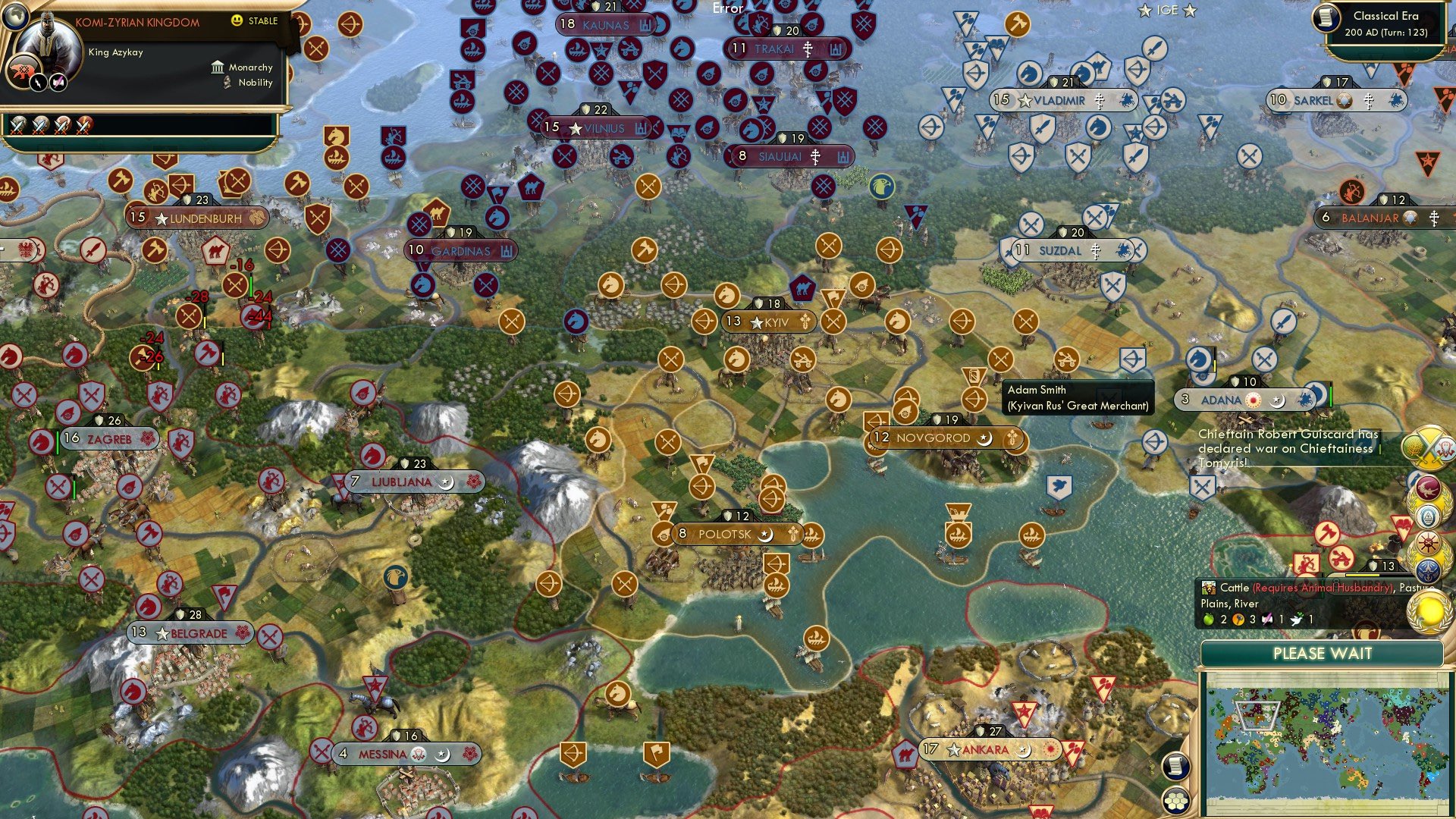Click the Orthodox cross icon on Vladimir's banner
This screenshot has height=819, width=1456.
[x=1099, y=99]
